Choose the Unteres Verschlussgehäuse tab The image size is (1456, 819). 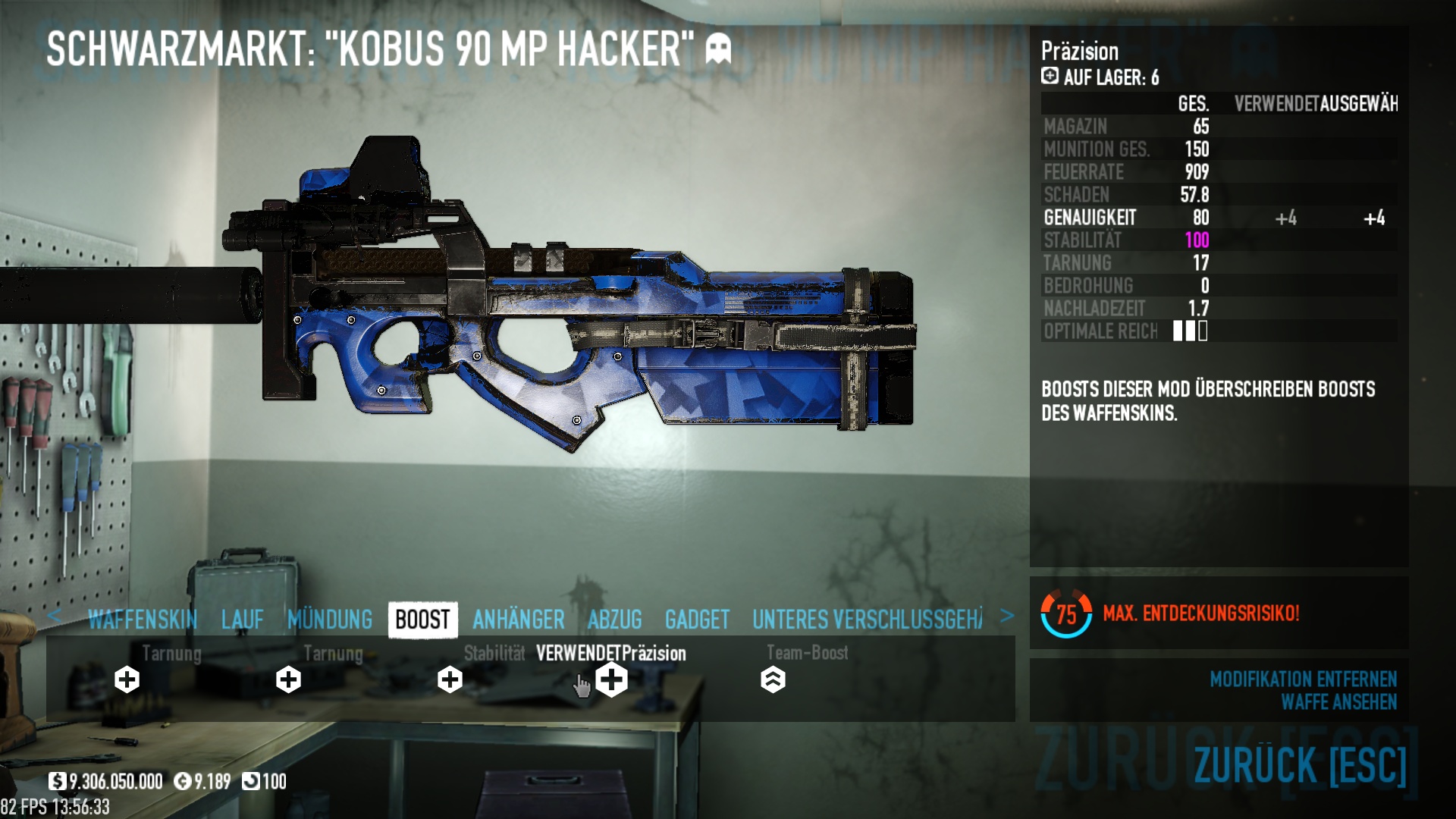coord(867,620)
